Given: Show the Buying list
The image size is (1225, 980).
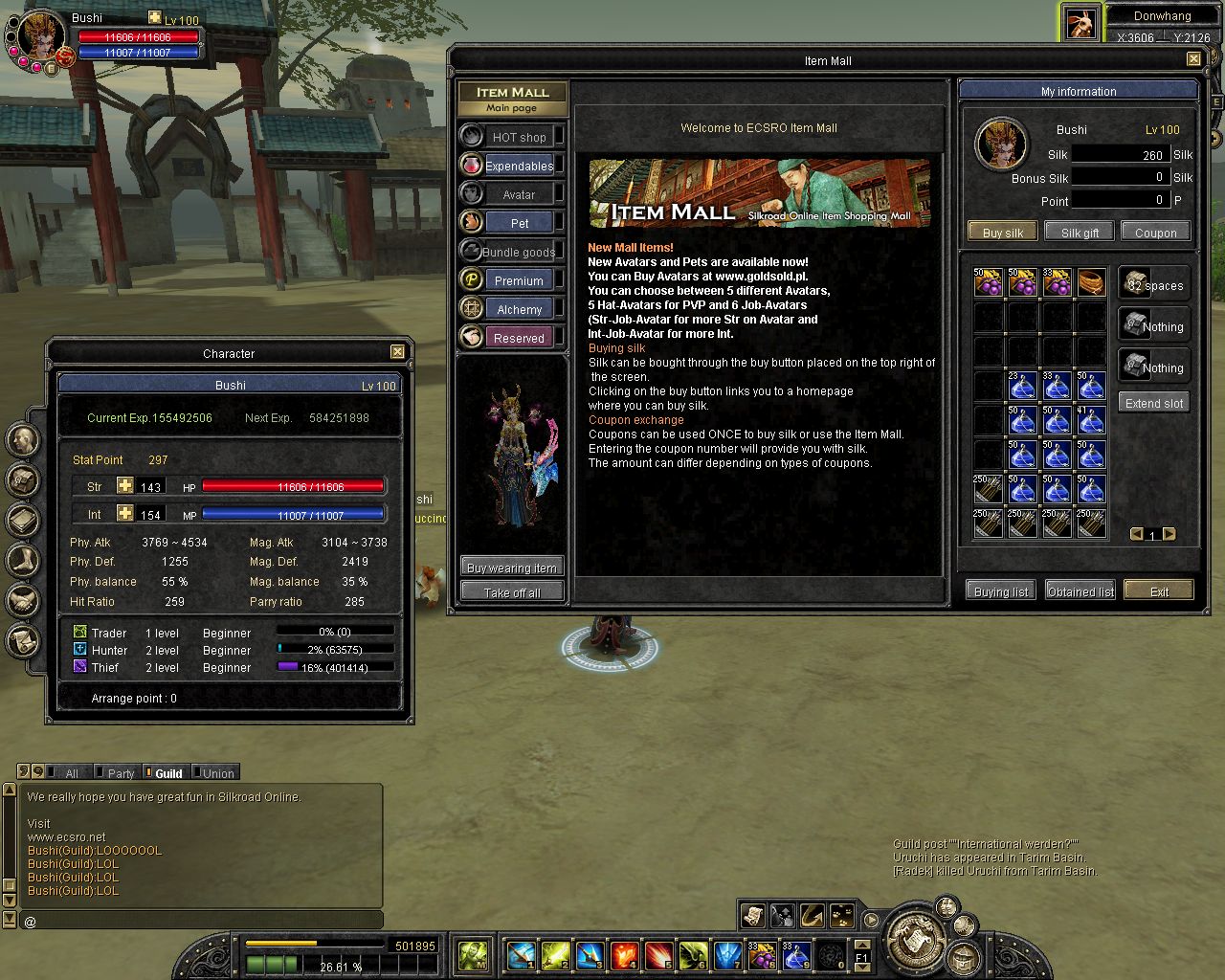Looking at the screenshot, I should (x=1000, y=591).
